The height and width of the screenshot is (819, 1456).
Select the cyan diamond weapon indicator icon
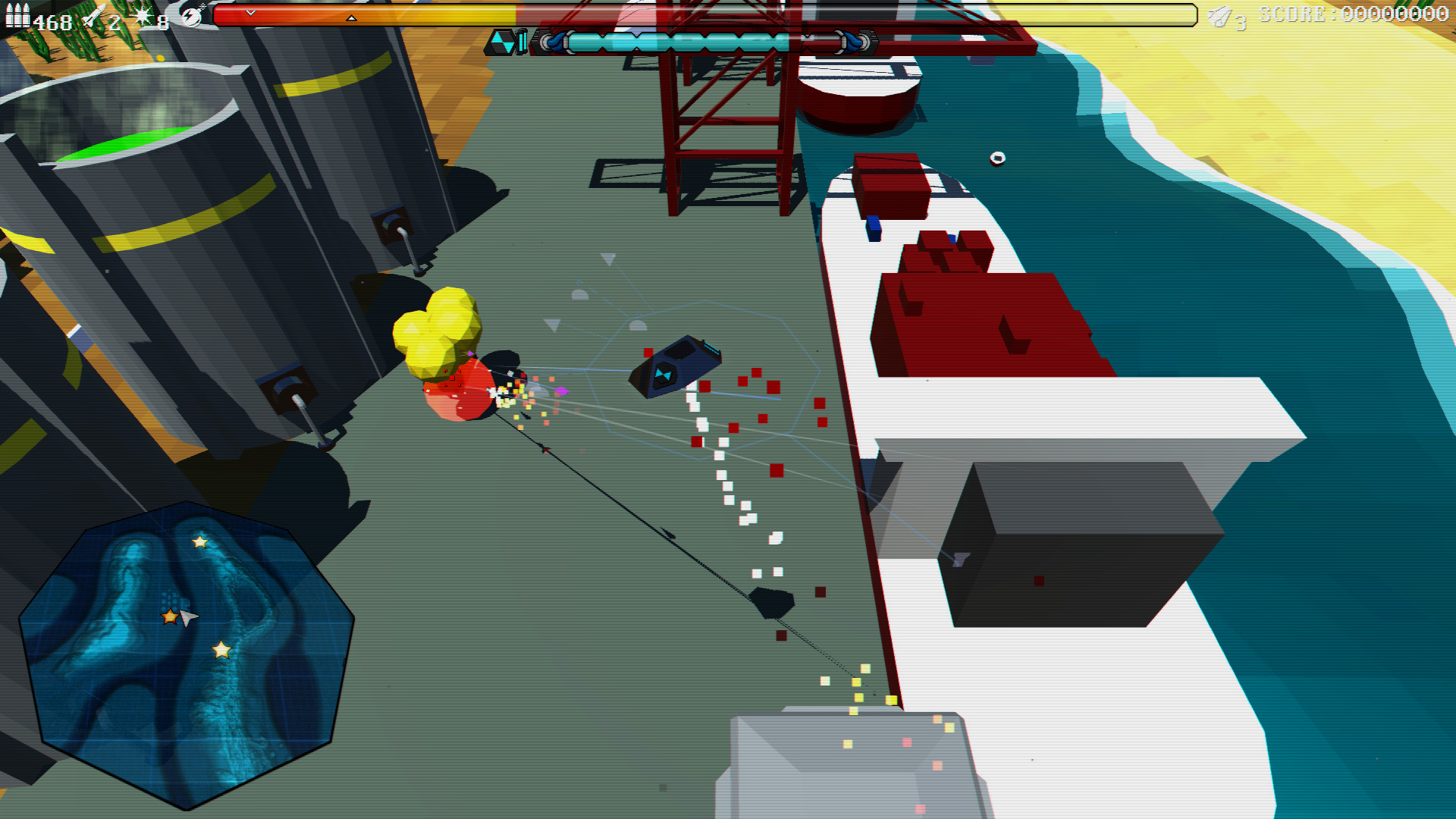[504, 42]
